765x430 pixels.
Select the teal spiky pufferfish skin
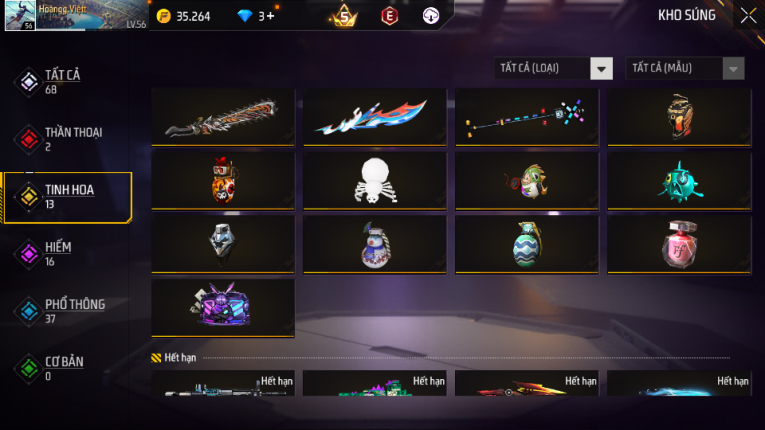coord(679,181)
